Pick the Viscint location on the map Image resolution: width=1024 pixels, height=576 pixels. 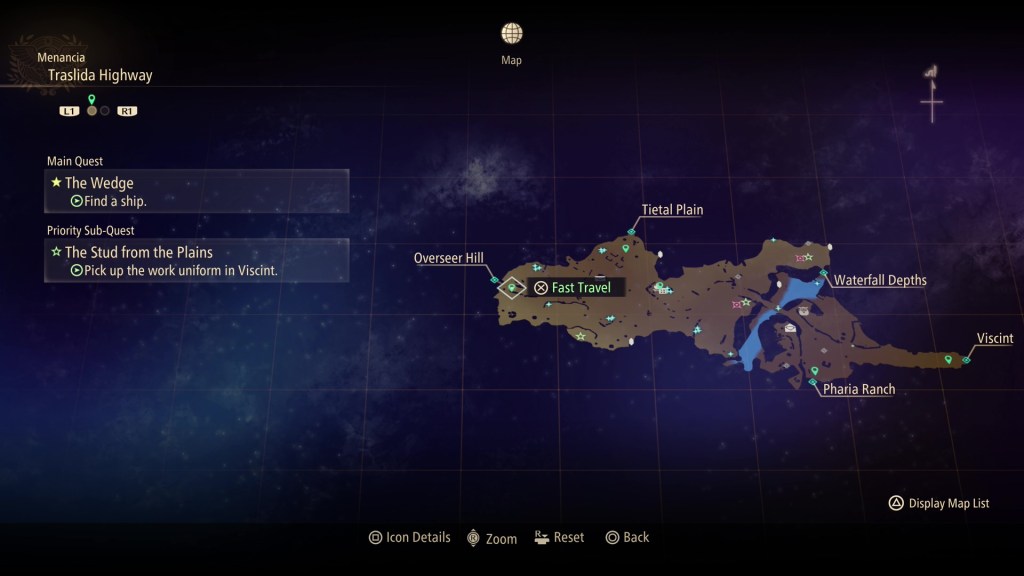[x=994, y=339]
